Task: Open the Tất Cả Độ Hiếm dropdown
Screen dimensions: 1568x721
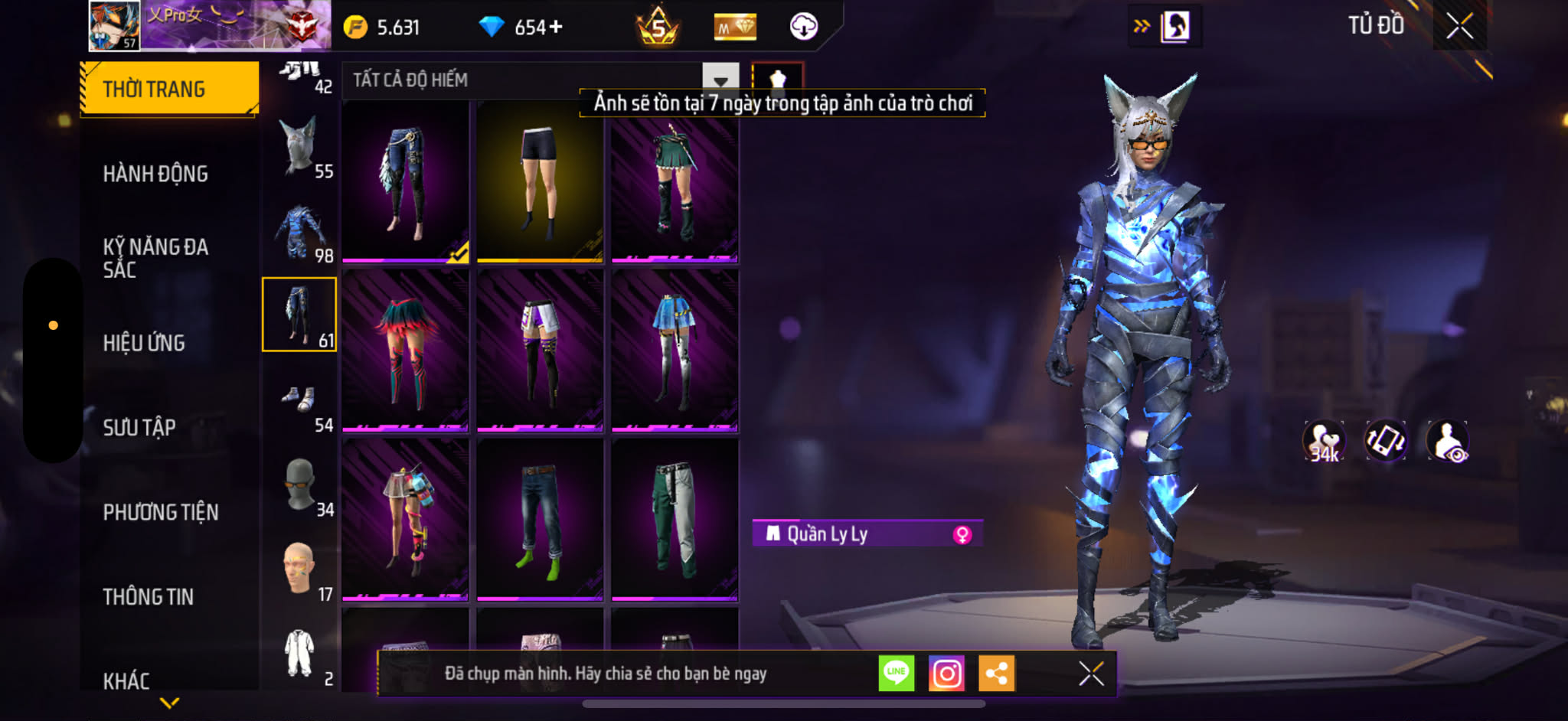Action: [x=720, y=80]
